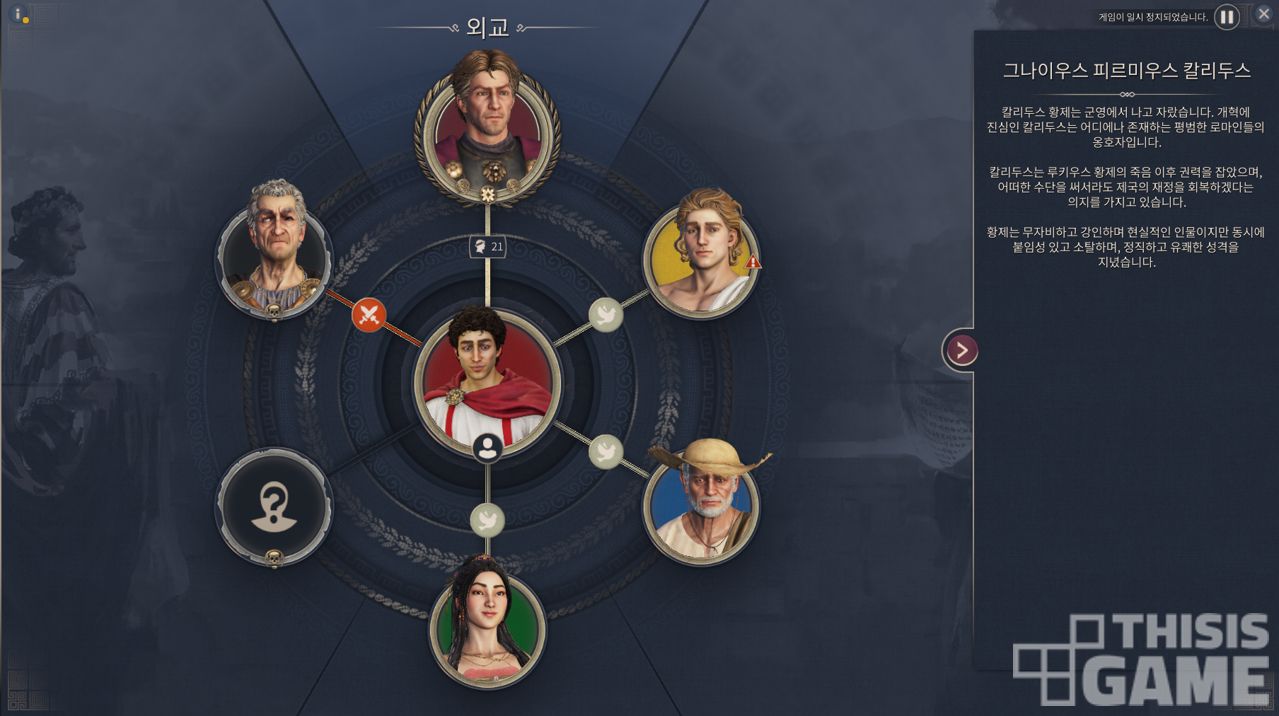Viewport: 1279px width, 716px height.
Task: Click the peace dove toward the farmer
Action: [x=605, y=451]
